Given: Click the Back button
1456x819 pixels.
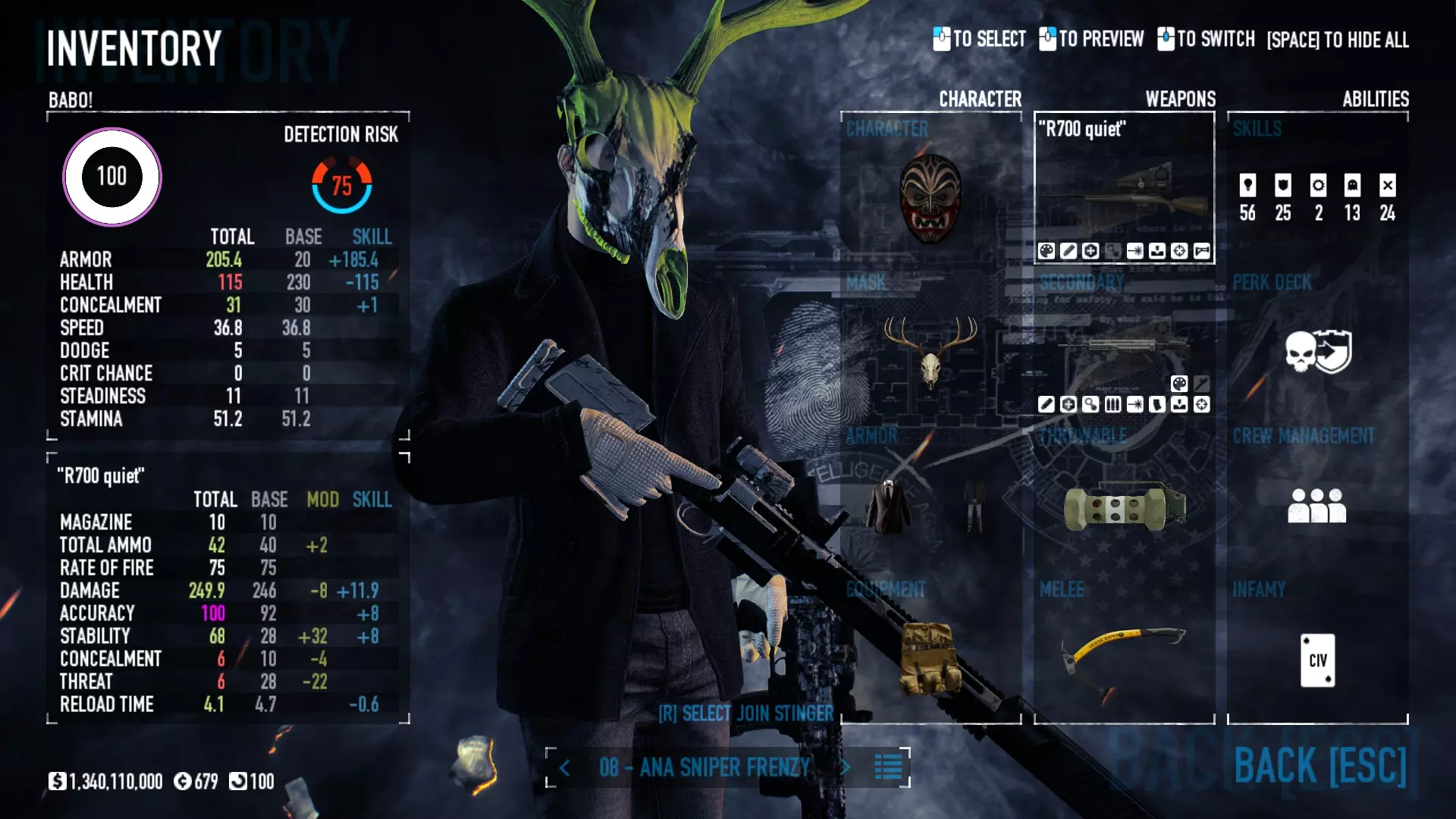Looking at the screenshot, I should click(x=1319, y=766).
